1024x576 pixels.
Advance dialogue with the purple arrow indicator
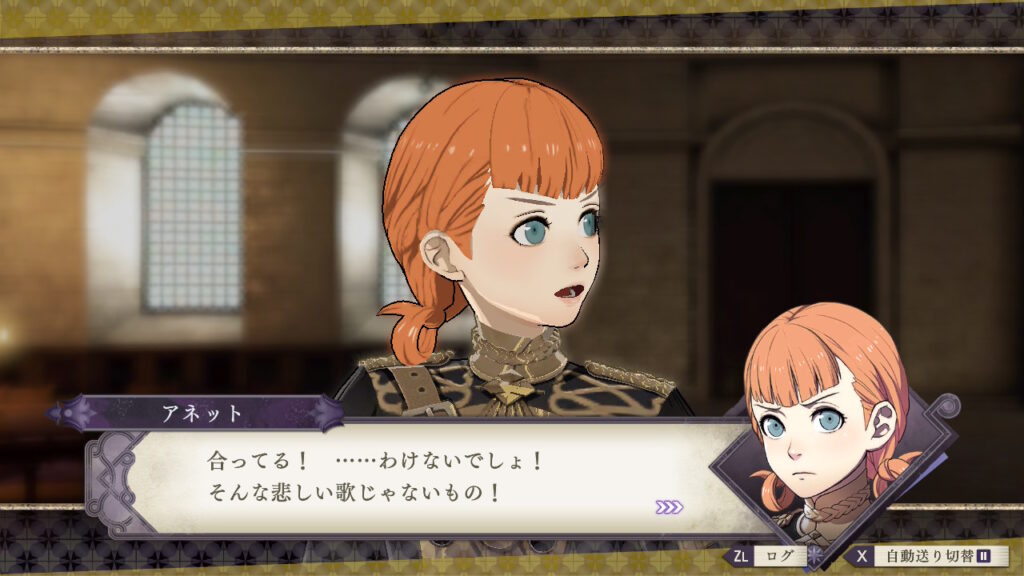(669, 507)
